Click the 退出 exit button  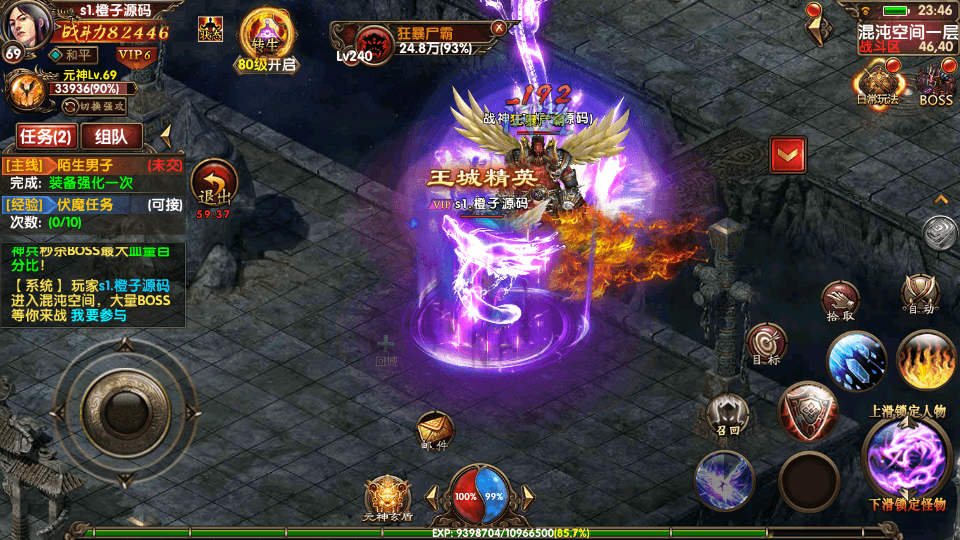coord(212,185)
